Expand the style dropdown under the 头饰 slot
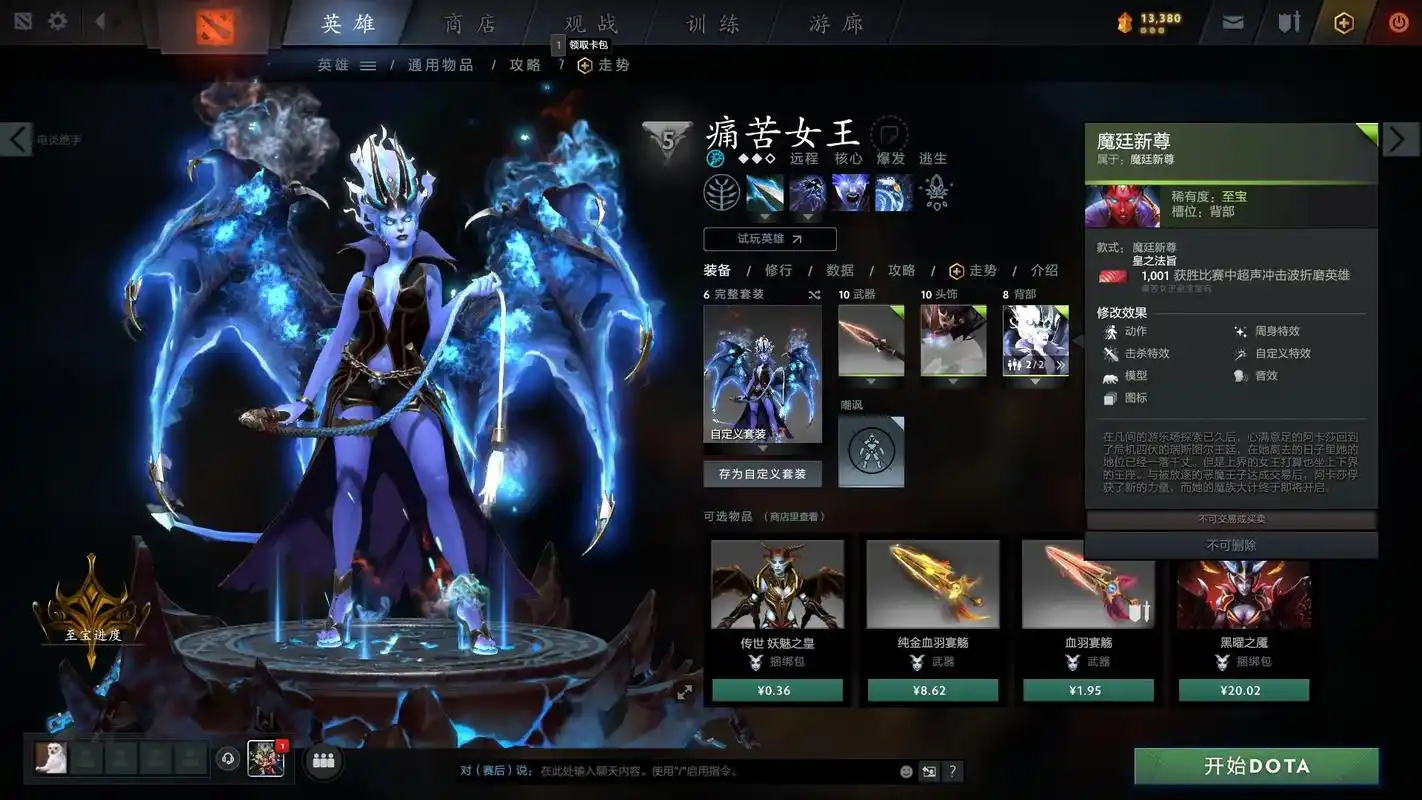Screen dimensions: 1422x800 click(952, 380)
